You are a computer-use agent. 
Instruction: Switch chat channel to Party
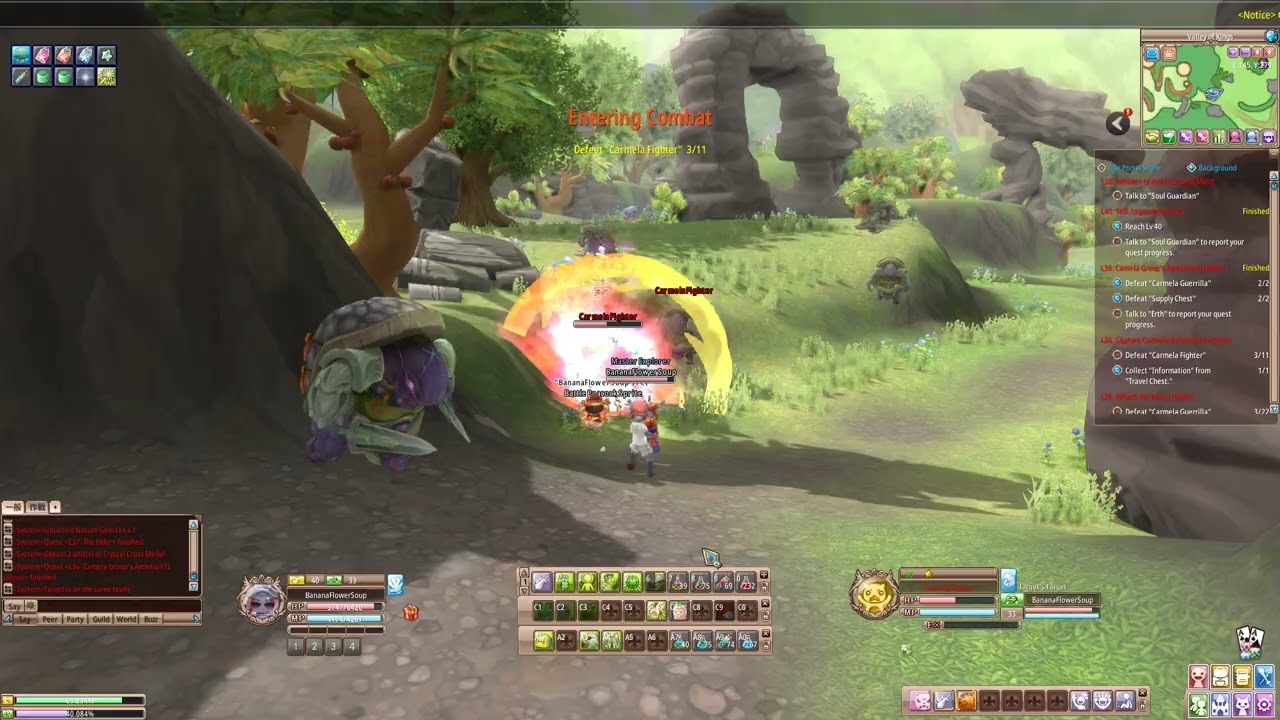[75, 619]
